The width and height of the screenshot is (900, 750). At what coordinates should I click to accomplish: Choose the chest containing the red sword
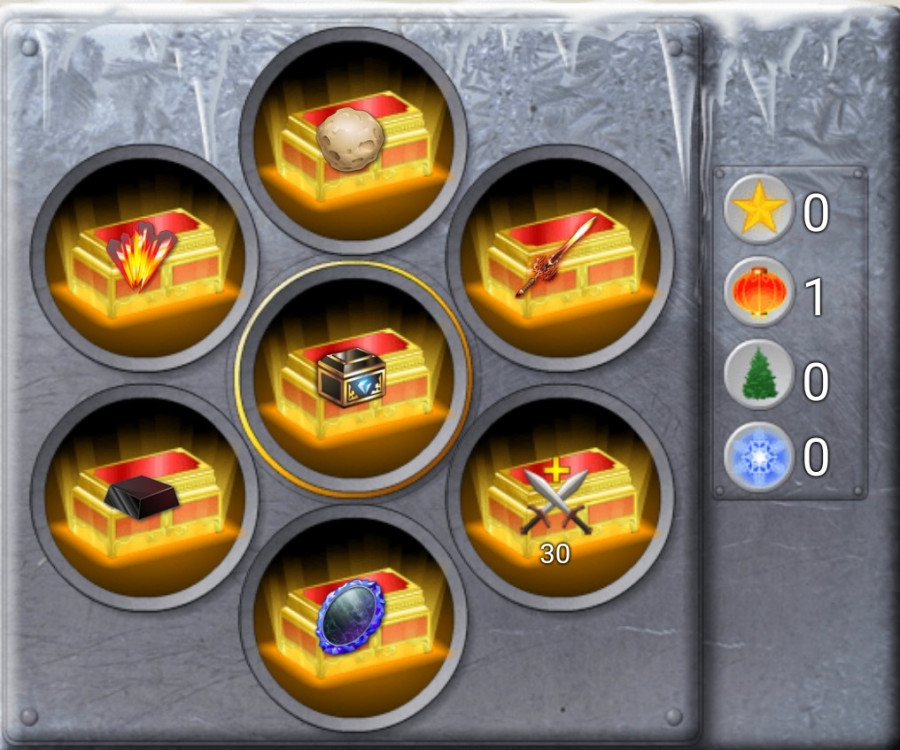(x=560, y=258)
